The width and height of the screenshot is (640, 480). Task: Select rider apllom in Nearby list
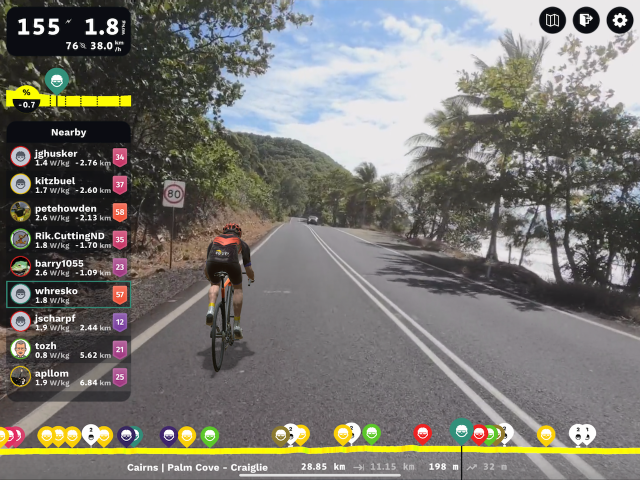tap(68, 377)
